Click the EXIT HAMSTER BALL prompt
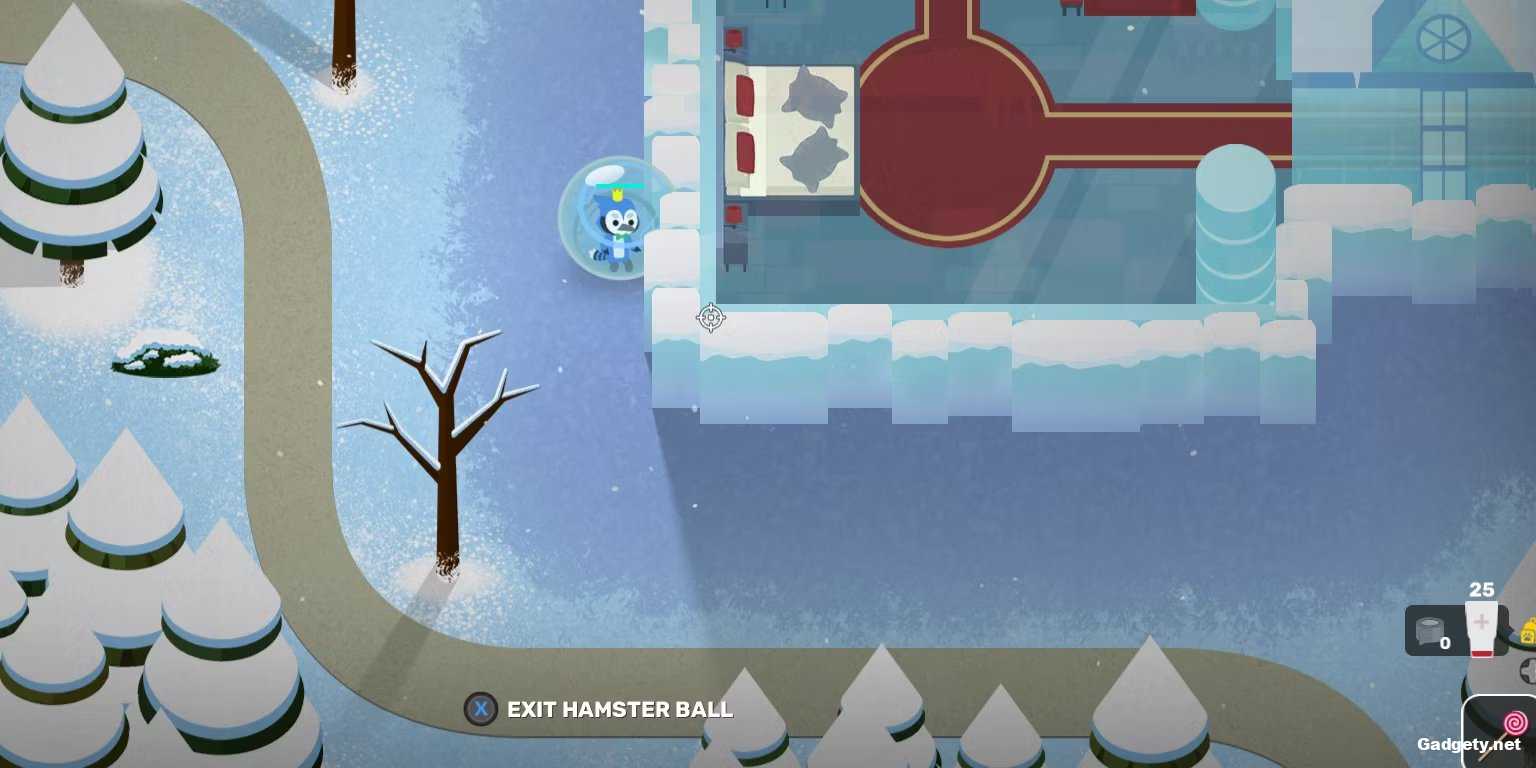1536x768 pixels. [x=618, y=709]
